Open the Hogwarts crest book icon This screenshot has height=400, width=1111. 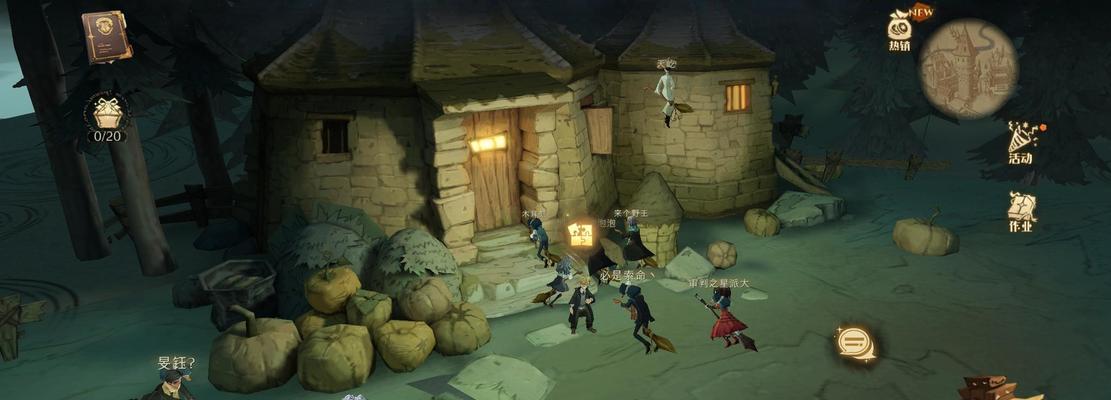tap(106, 36)
